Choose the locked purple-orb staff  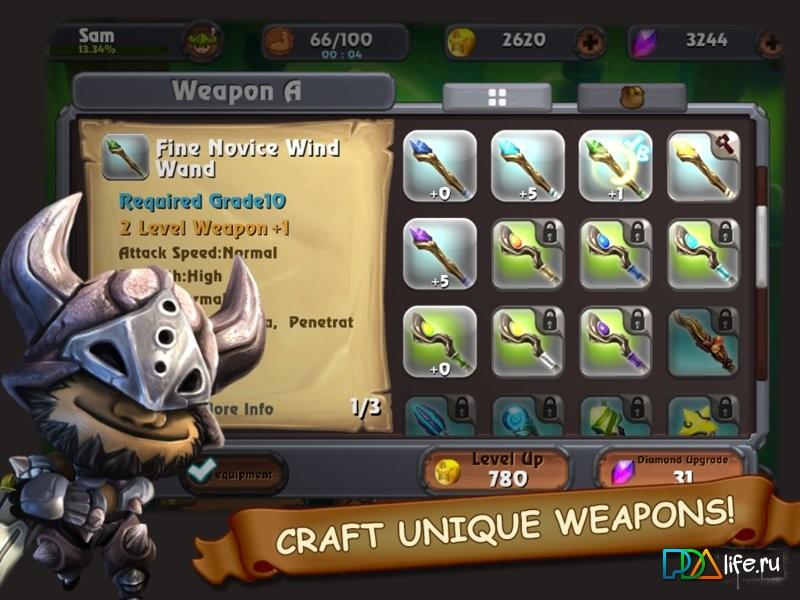click(615, 341)
